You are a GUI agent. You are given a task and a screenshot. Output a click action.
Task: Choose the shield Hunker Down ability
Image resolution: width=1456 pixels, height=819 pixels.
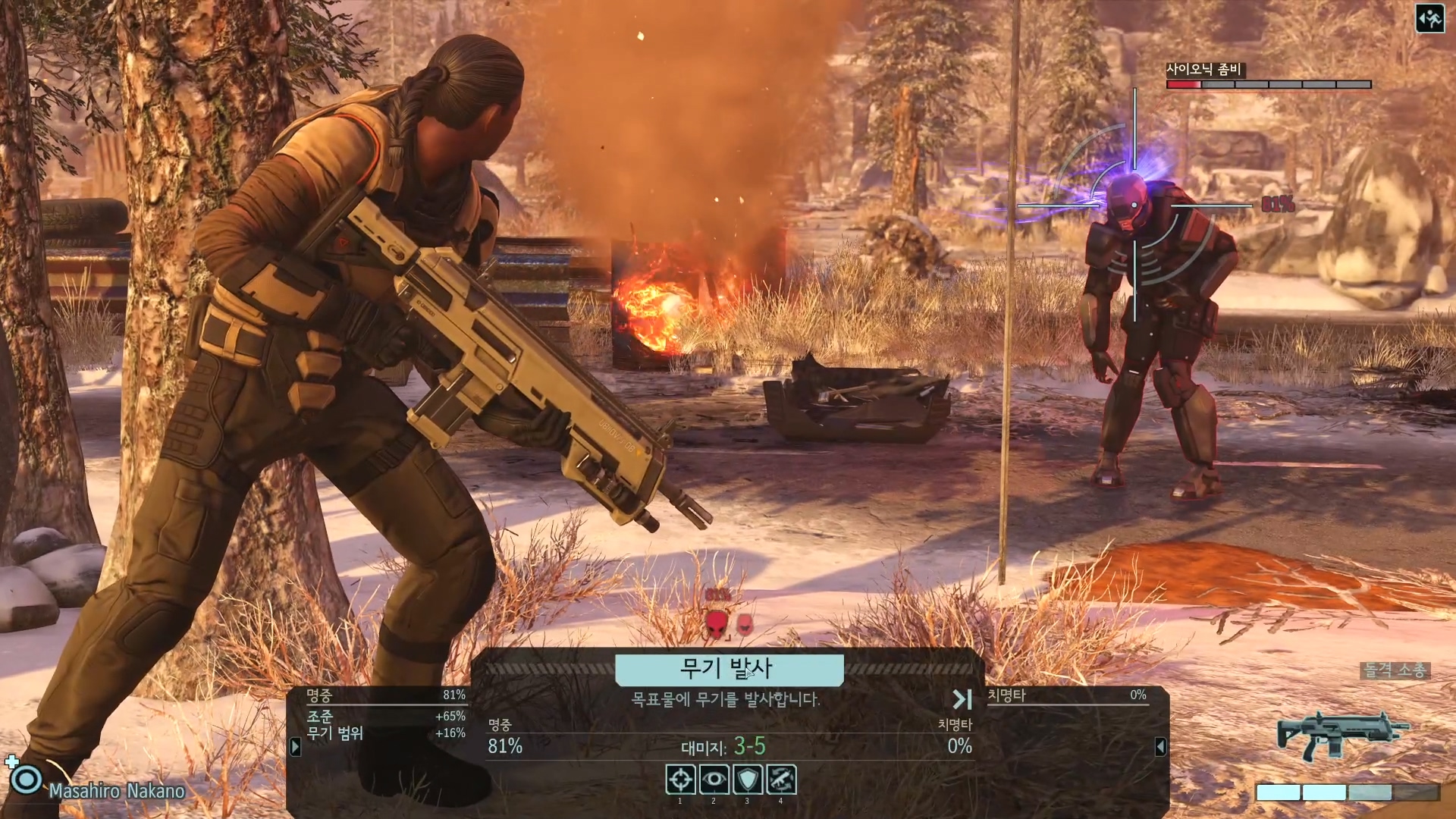click(x=747, y=779)
